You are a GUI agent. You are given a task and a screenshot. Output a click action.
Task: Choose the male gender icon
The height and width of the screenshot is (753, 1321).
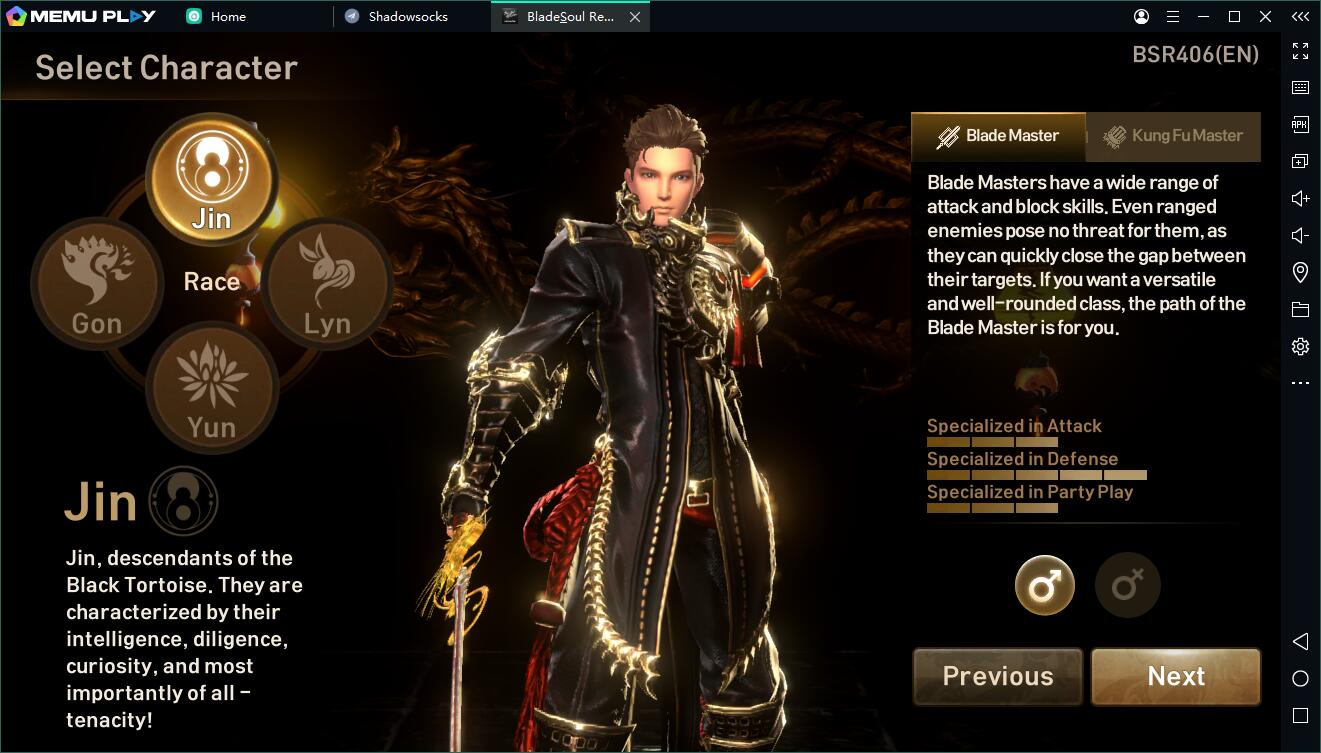tap(1045, 585)
